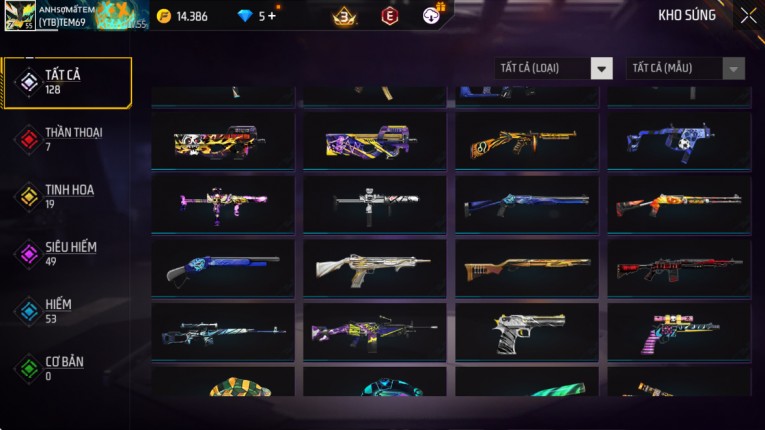Choose the Cơ Bản rarity tab

point(67,367)
